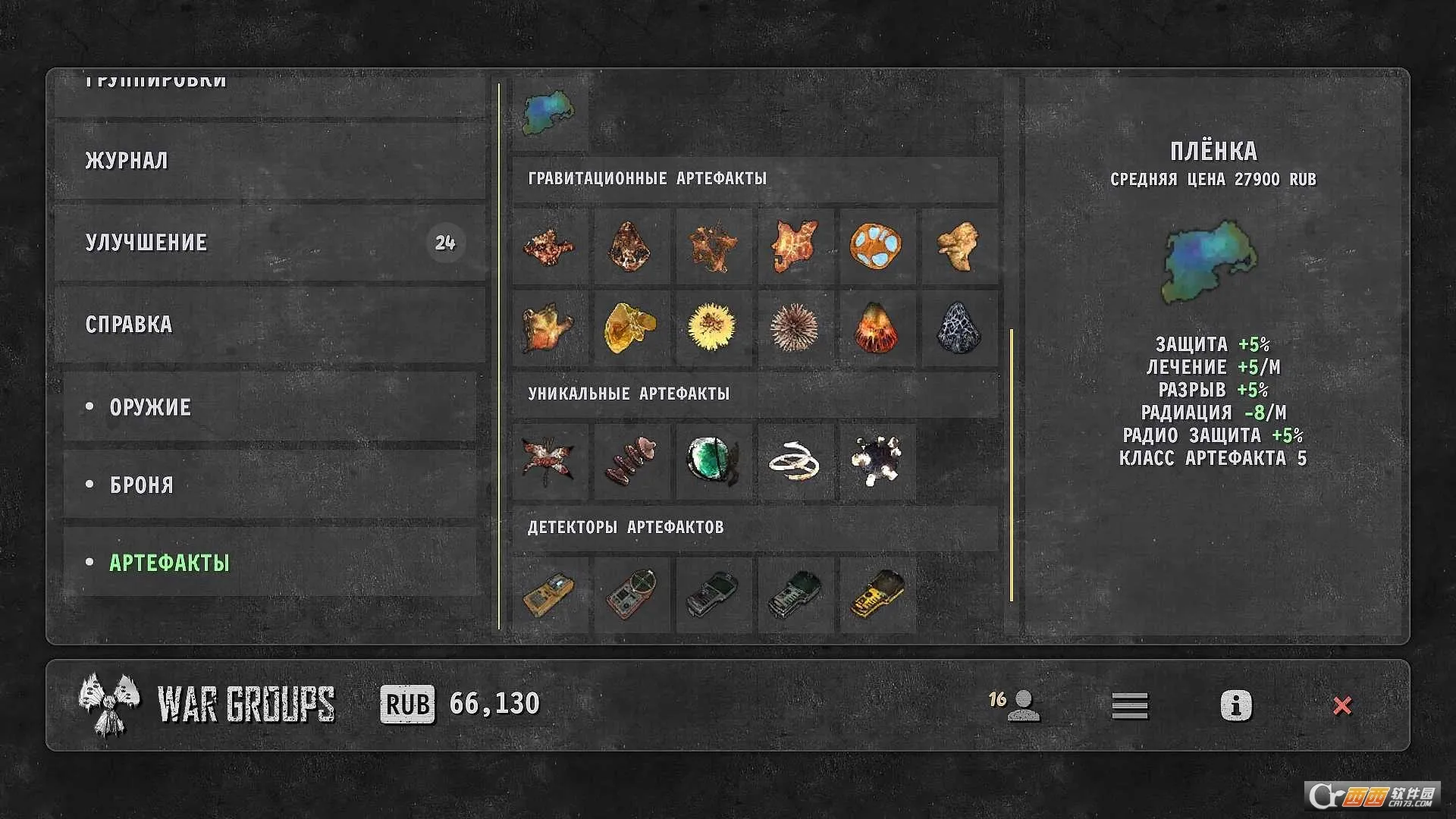This screenshot has height=819, width=1456.
Task: Close the menu with red X
Action: tap(1341, 705)
